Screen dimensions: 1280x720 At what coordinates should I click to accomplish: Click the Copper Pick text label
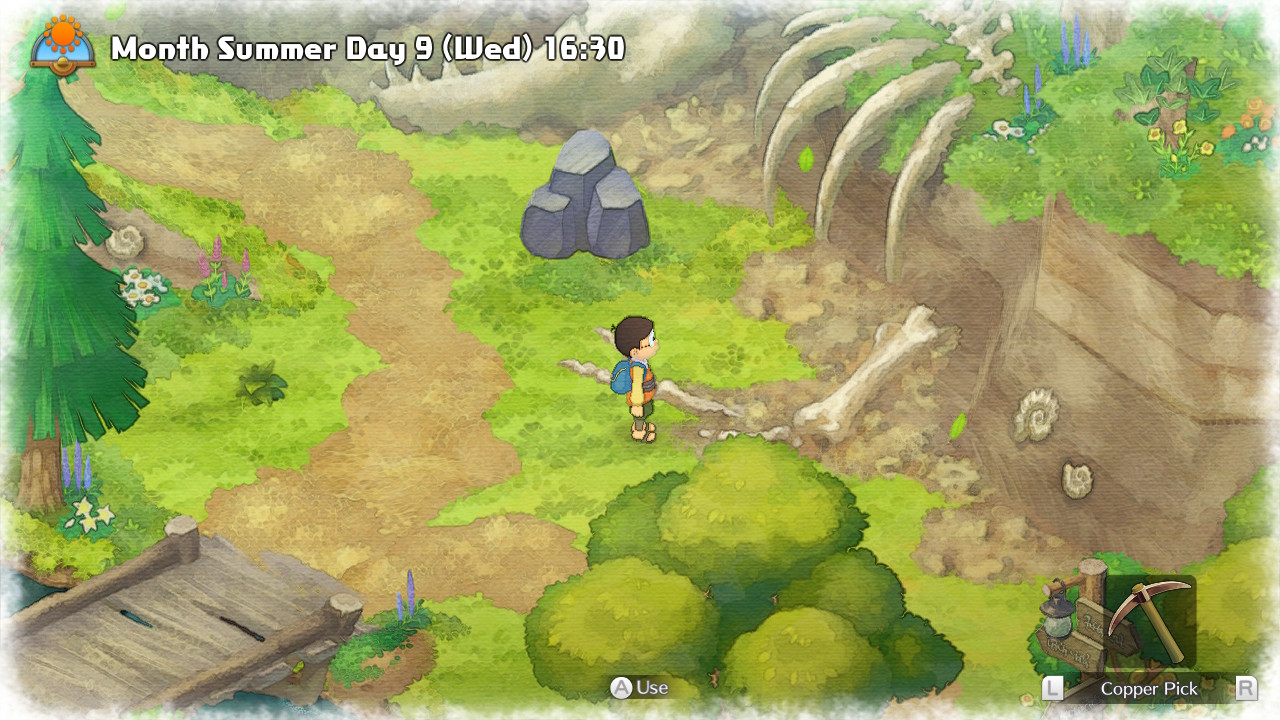(1148, 689)
